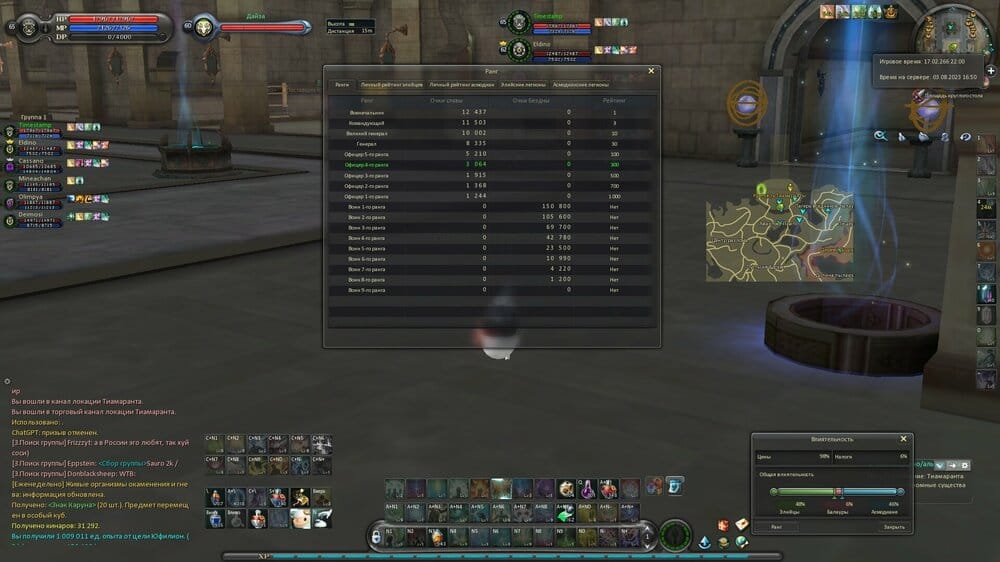Open the Личный рейтинг элийцев tab
The width and height of the screenshot is (1000, 562).
pyautogui.click(x=391, y=85)
